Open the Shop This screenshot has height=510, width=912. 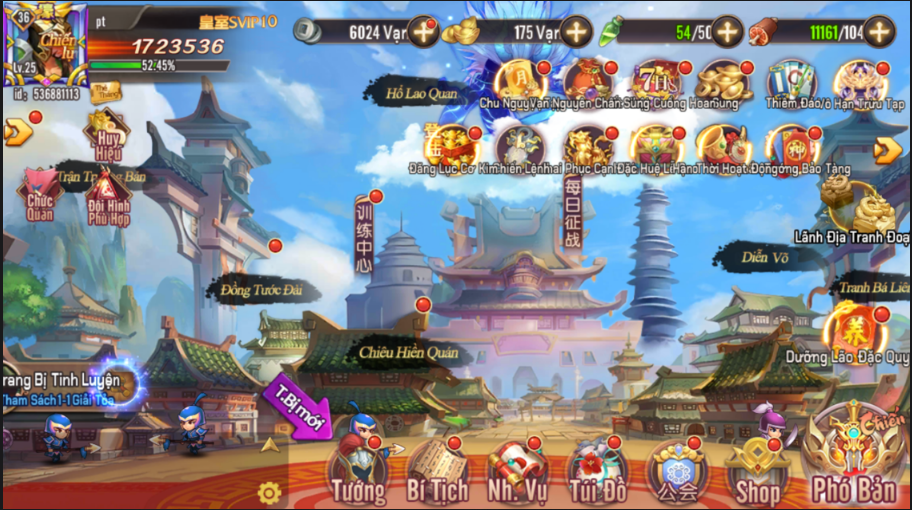[x=757, y=472]
